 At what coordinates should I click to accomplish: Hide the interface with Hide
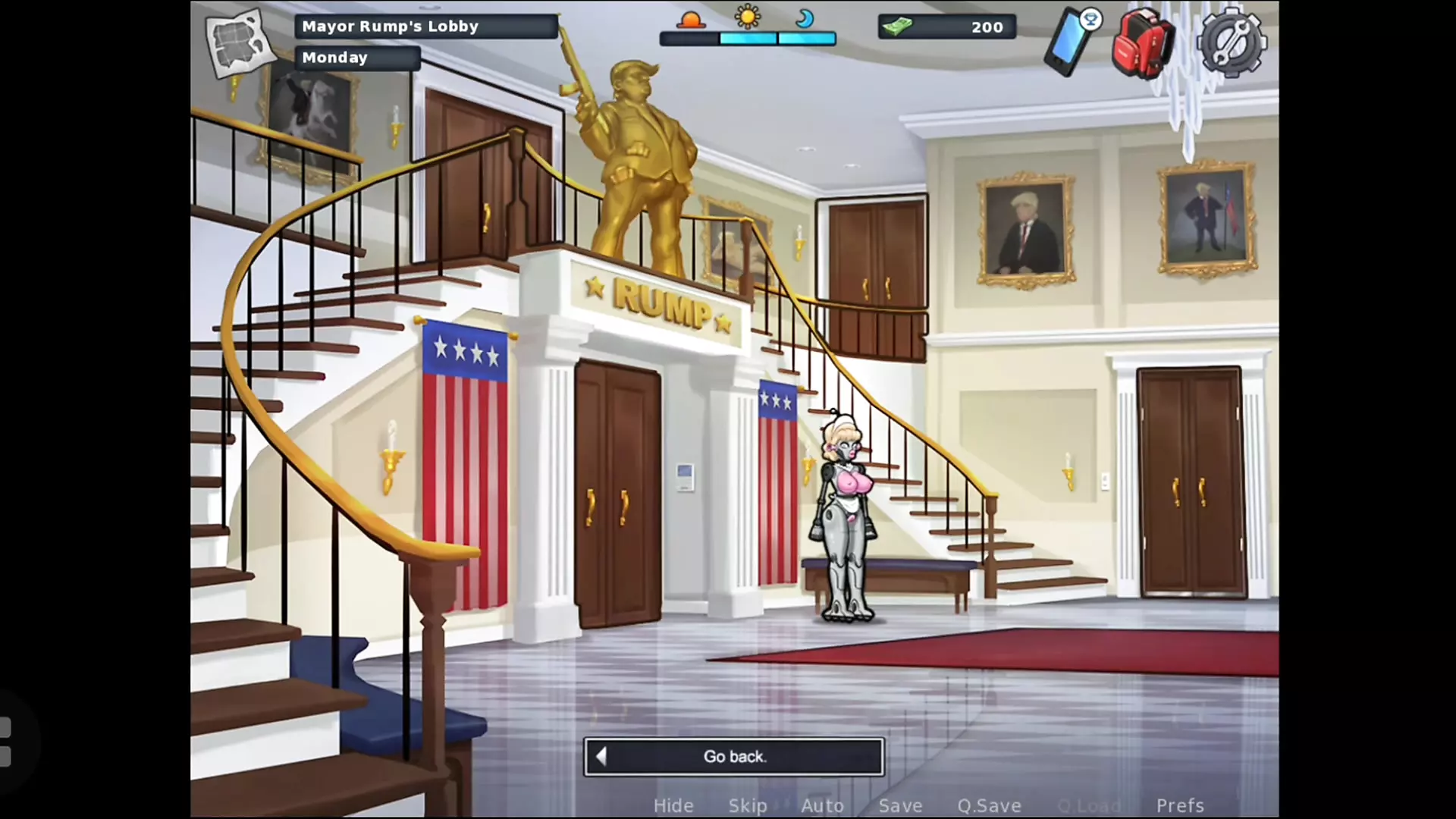pyautogui.click(x=673, y=805)
